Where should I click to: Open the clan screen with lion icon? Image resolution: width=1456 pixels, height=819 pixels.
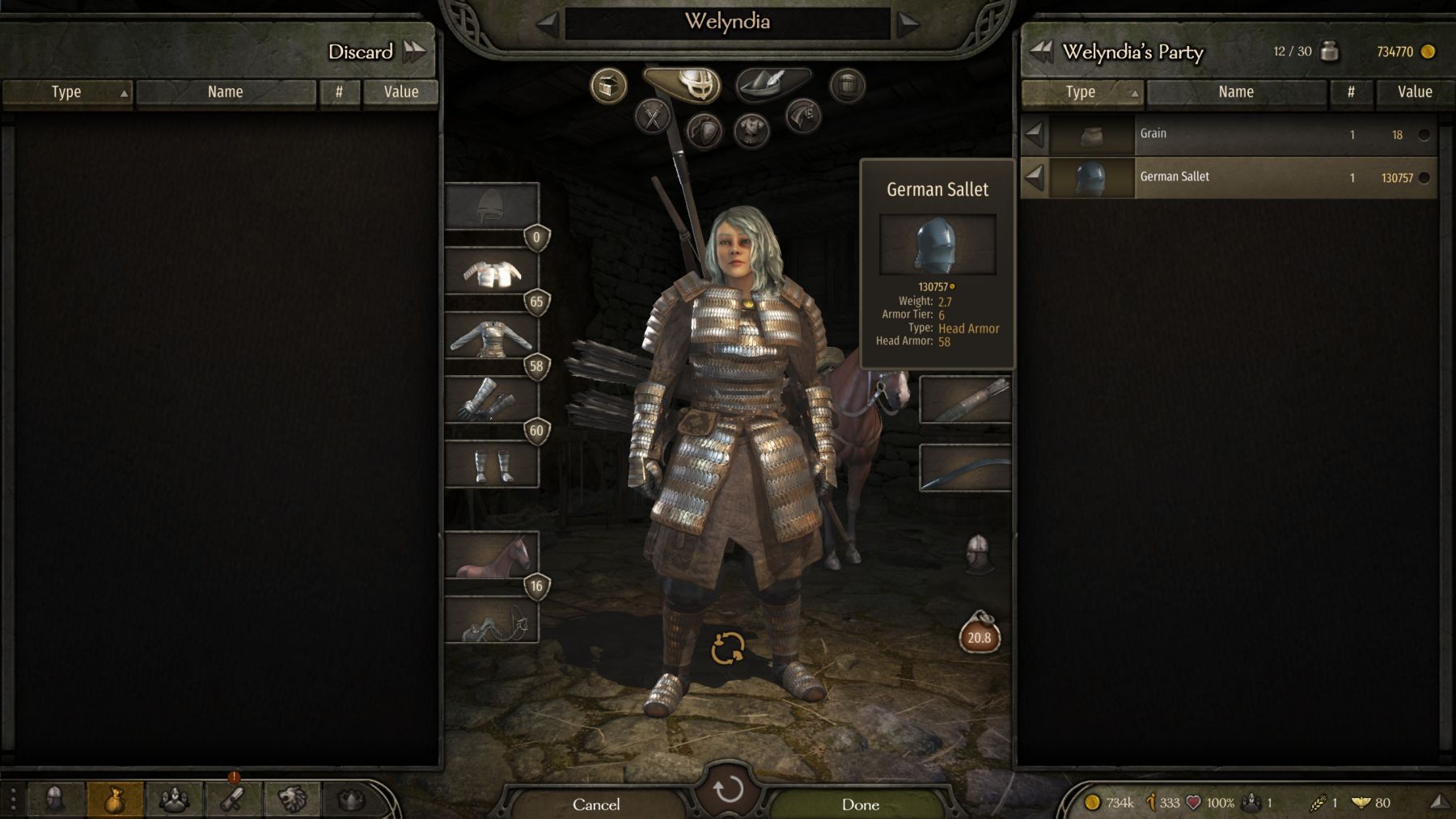point(292,800)
